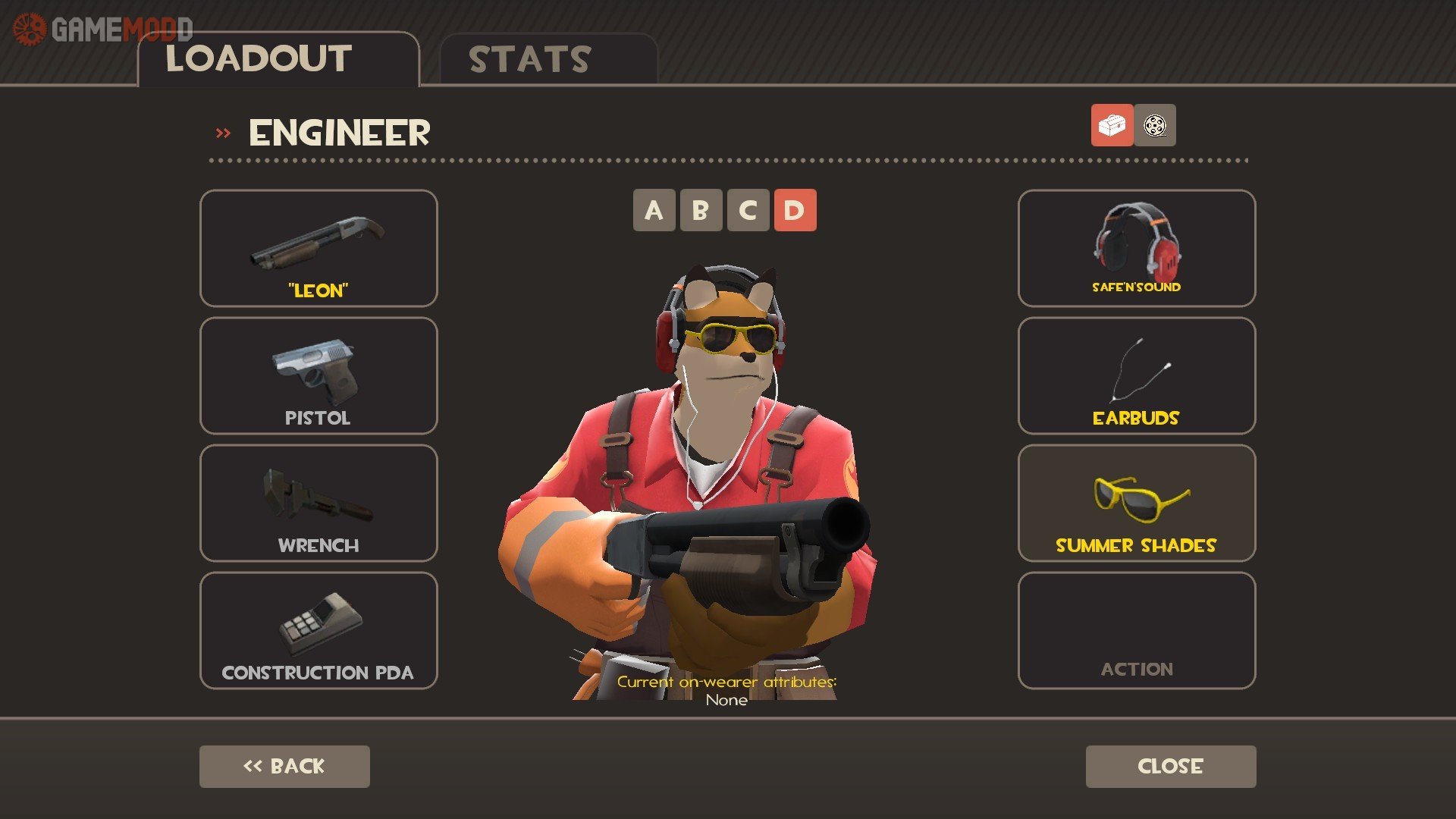1456x819 pixels.
Task: Open the Construction PDA slot
Action: coord(318,629)
